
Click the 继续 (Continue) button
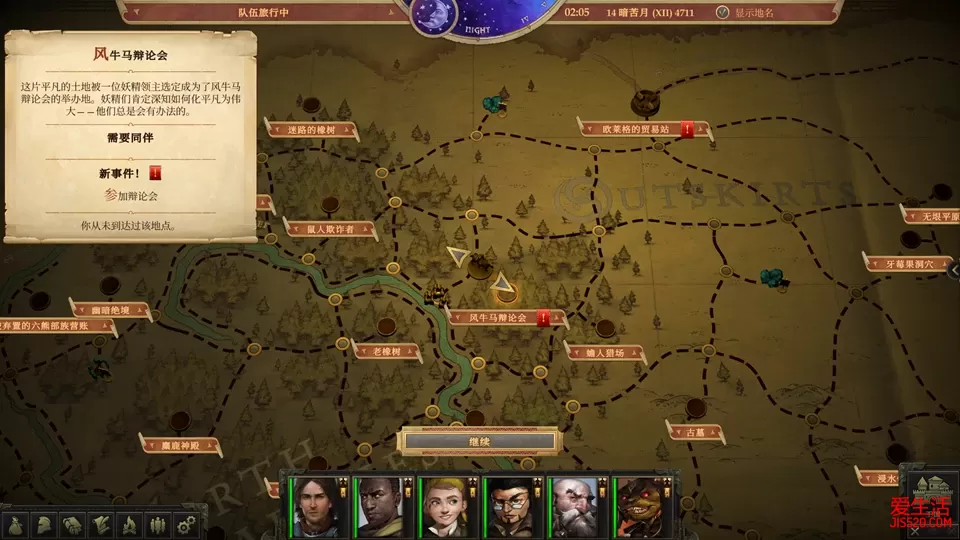480,441
